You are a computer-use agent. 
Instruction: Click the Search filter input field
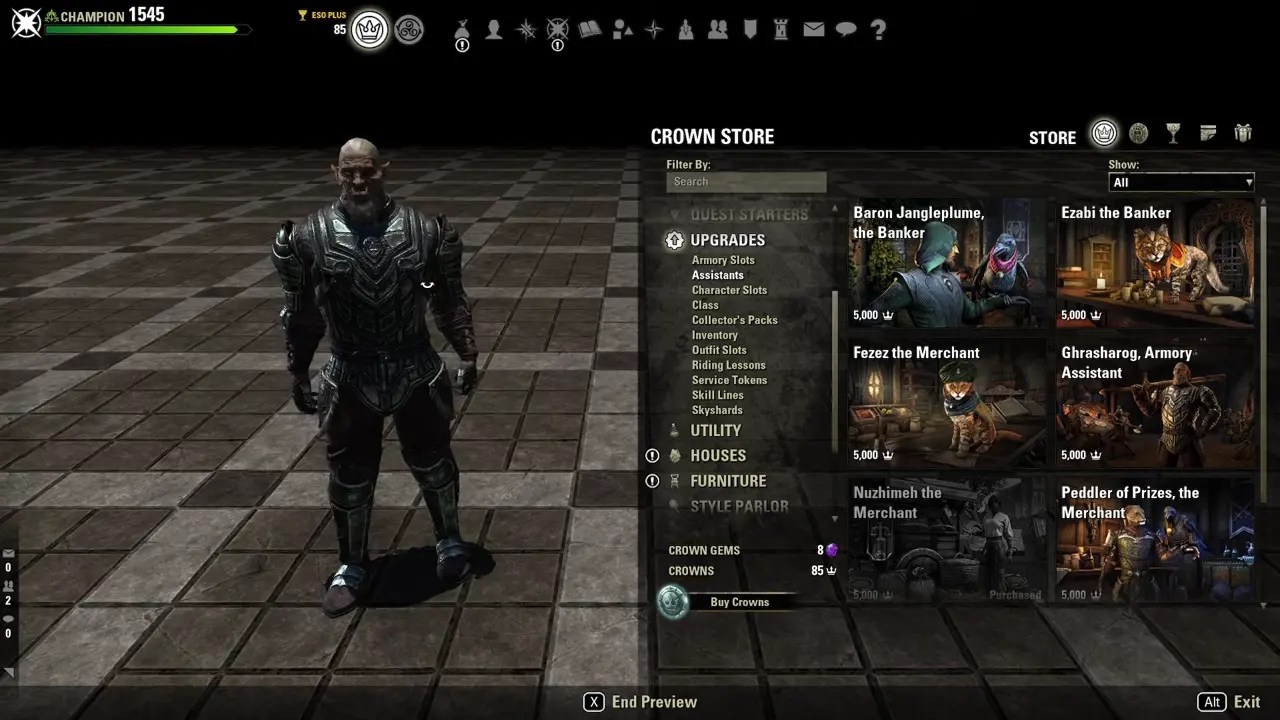pyautogui.click(x=746, y=181)
